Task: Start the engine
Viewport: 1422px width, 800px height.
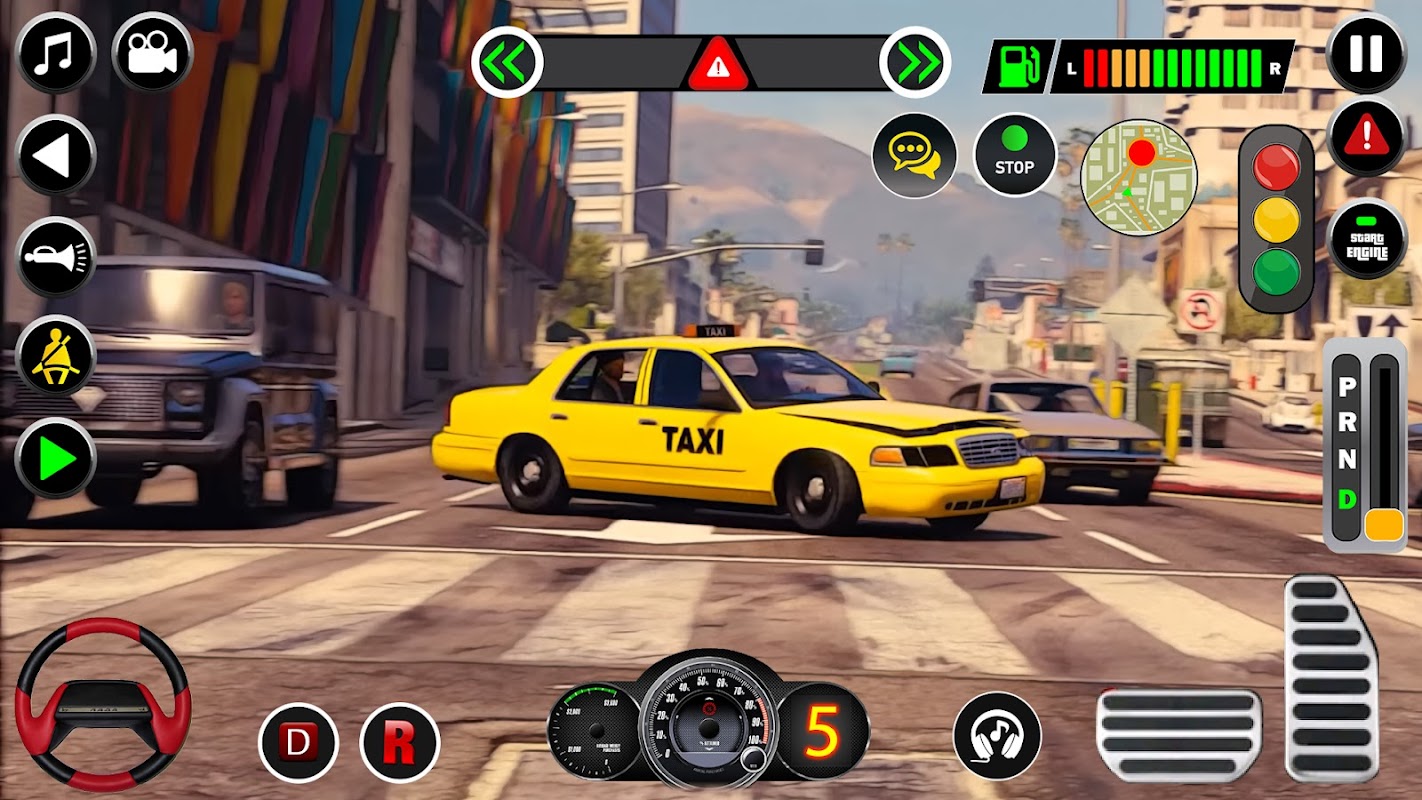Action: coord(1366,238)
